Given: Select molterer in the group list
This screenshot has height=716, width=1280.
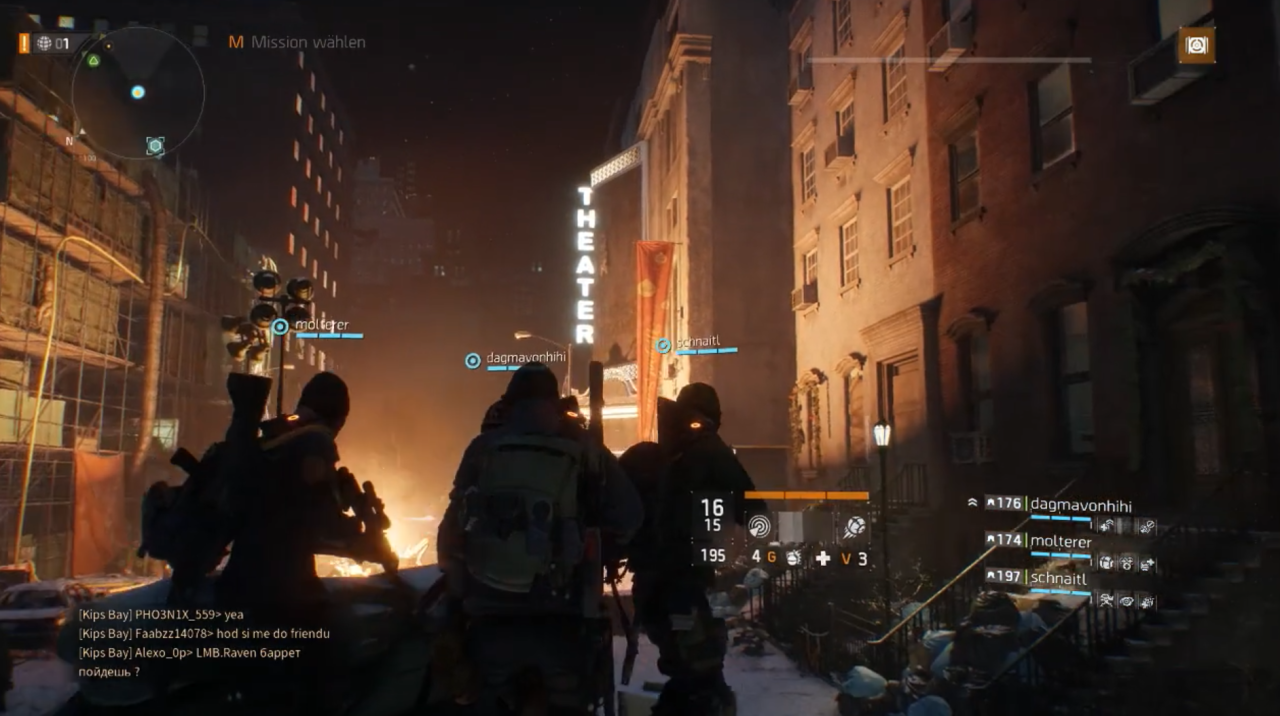Looking at the screenshot, I should (x=1060, y=541).
